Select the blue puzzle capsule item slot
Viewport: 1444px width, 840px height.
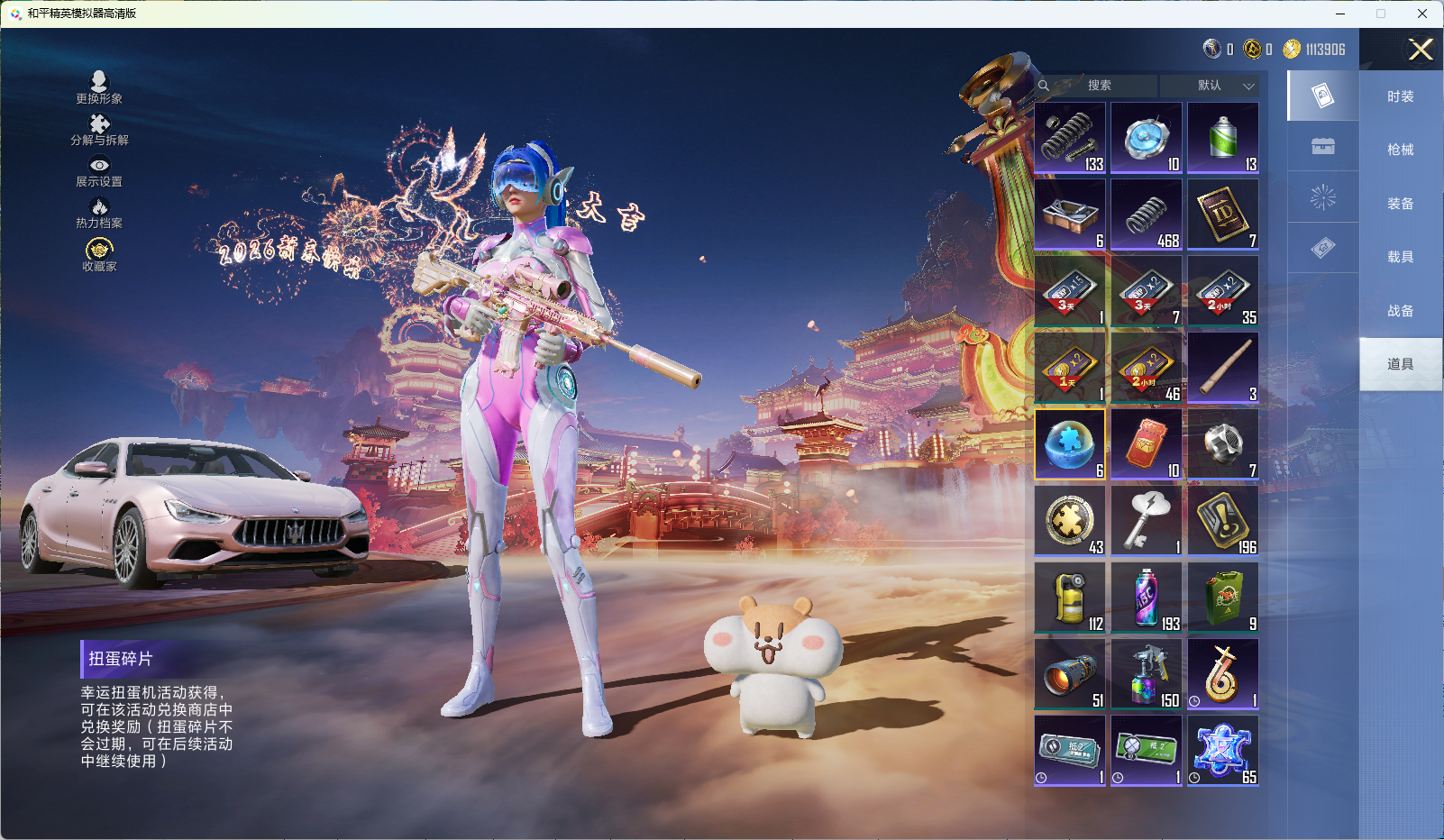coord(1070,444)
